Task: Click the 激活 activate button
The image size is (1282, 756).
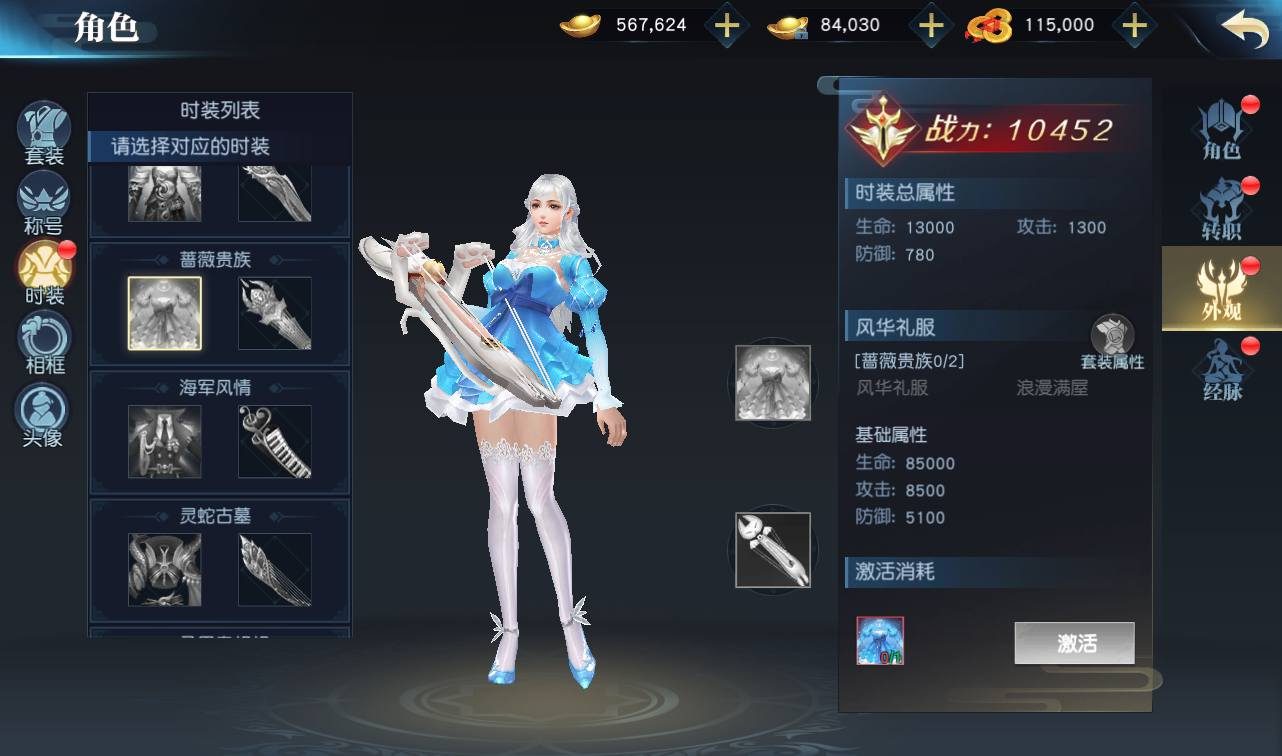Action: tap(1074, 643)
